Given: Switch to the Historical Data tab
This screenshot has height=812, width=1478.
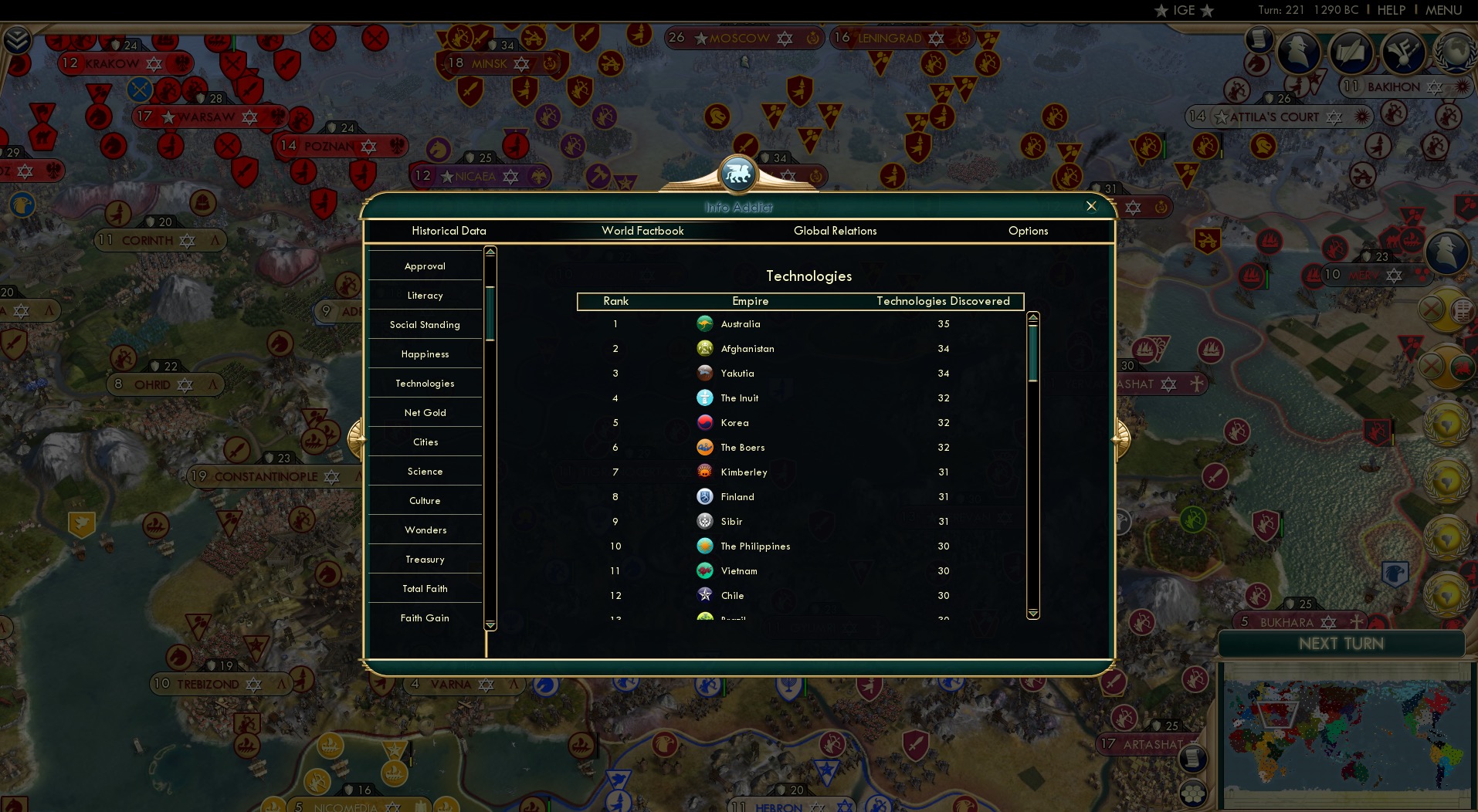Looking at the screenshot, I should [x=449, y=231].
